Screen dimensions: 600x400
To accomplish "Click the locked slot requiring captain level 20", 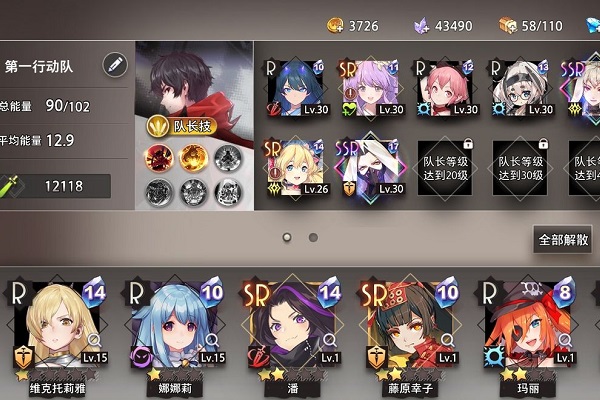I will 446,168.
